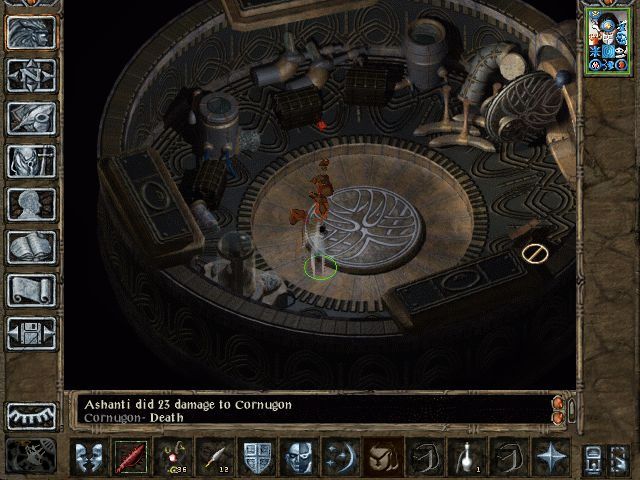This screenshot has width=640, height=480.
Task: Activate the talk masks button
Action: 88,457
